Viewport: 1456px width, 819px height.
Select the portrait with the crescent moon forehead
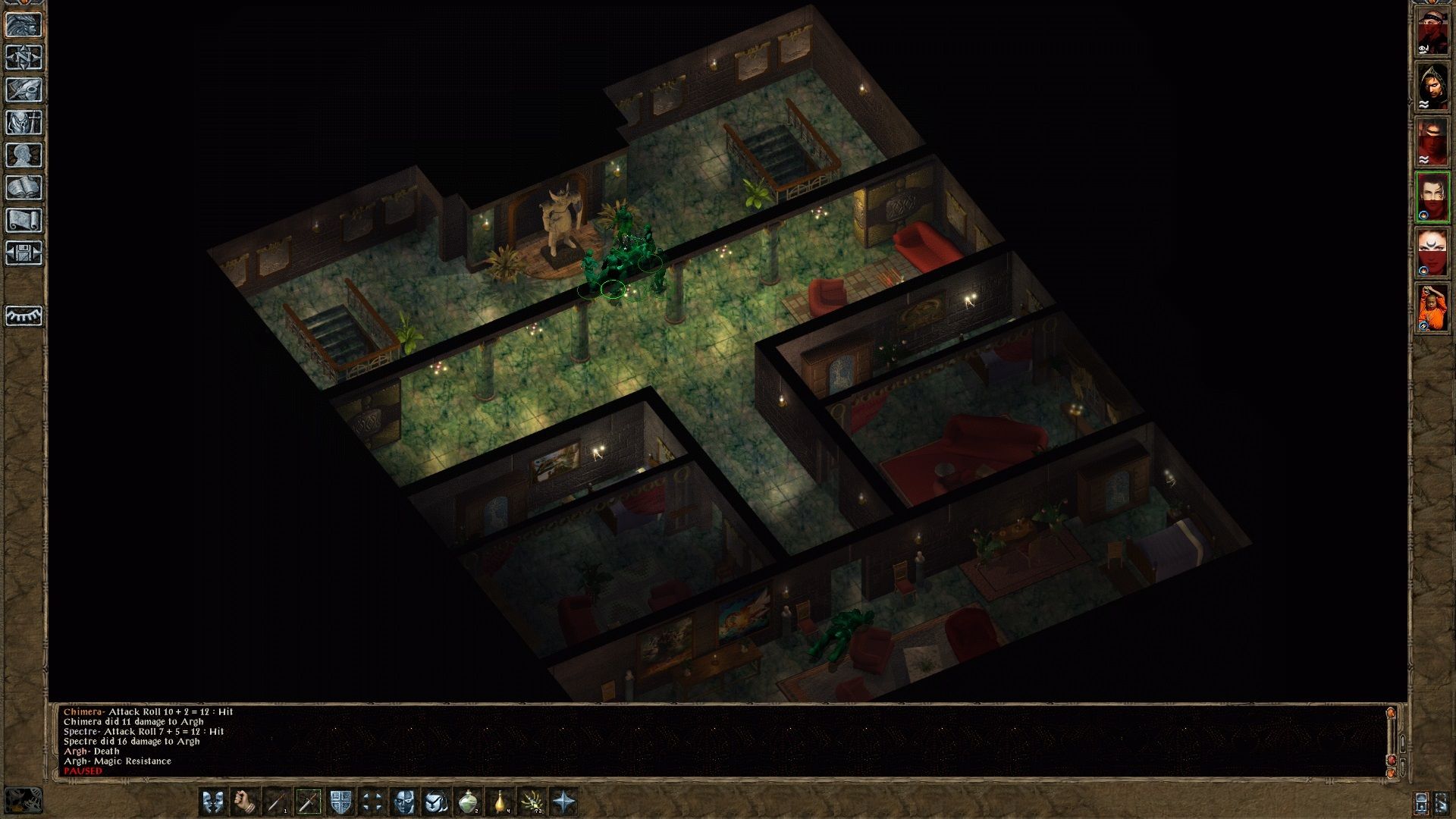pos(1432,253)
